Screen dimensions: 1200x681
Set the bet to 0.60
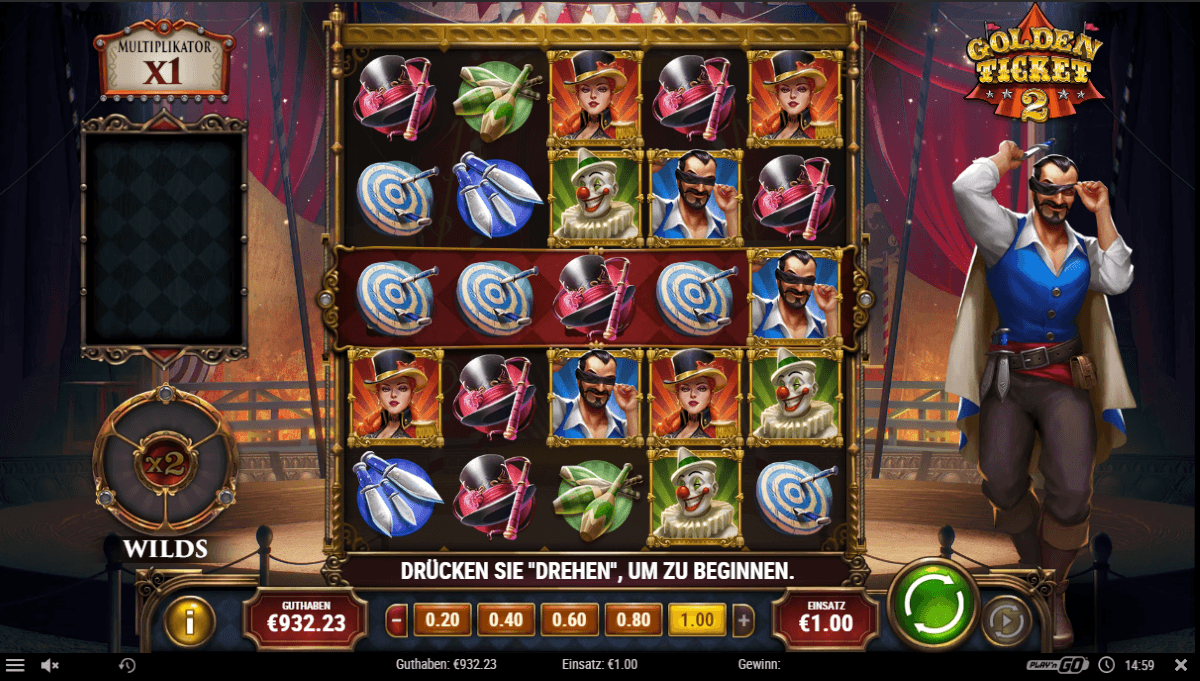click(570, 620)
